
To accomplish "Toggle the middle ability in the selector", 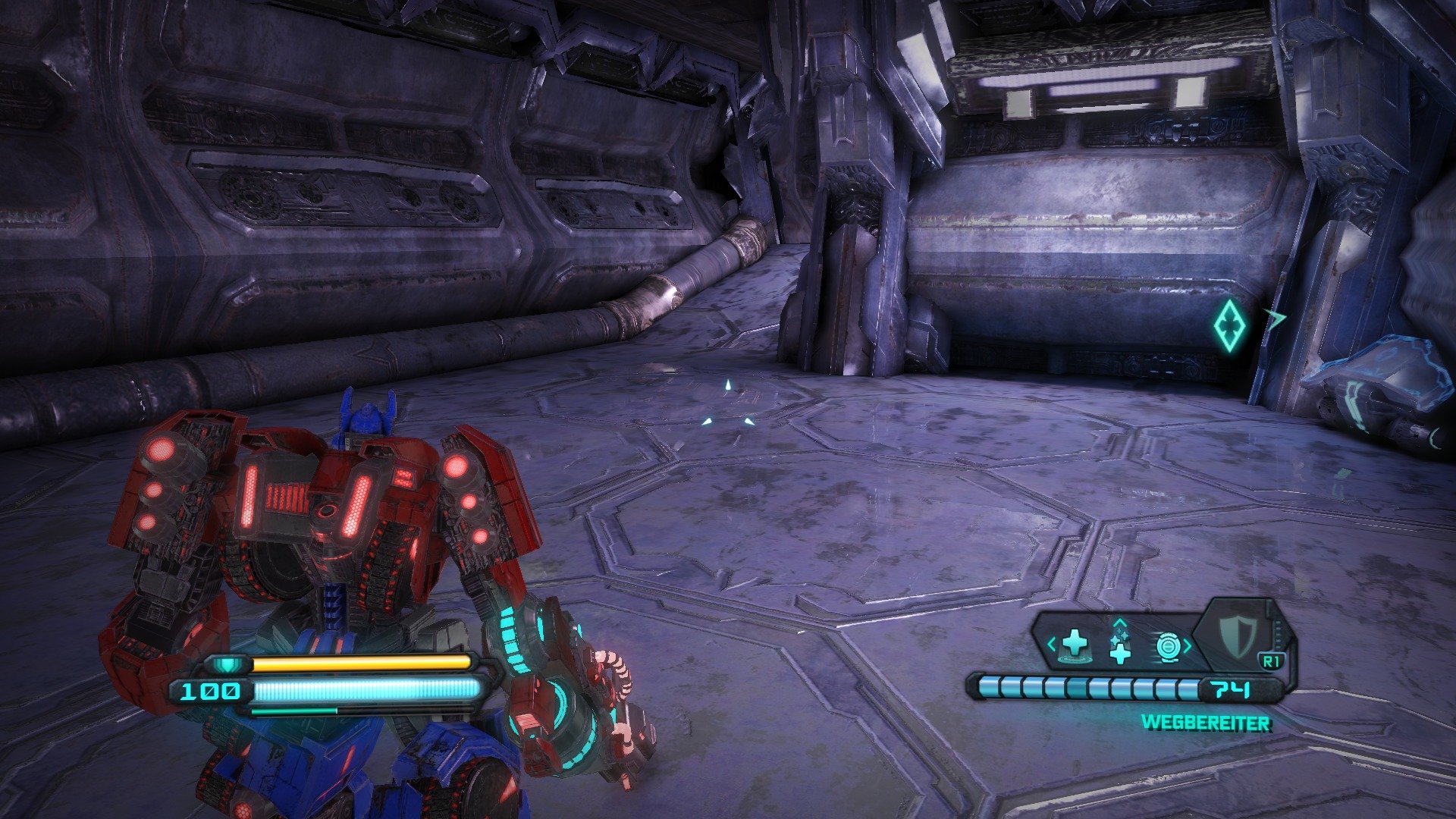I will (1120, 651).
